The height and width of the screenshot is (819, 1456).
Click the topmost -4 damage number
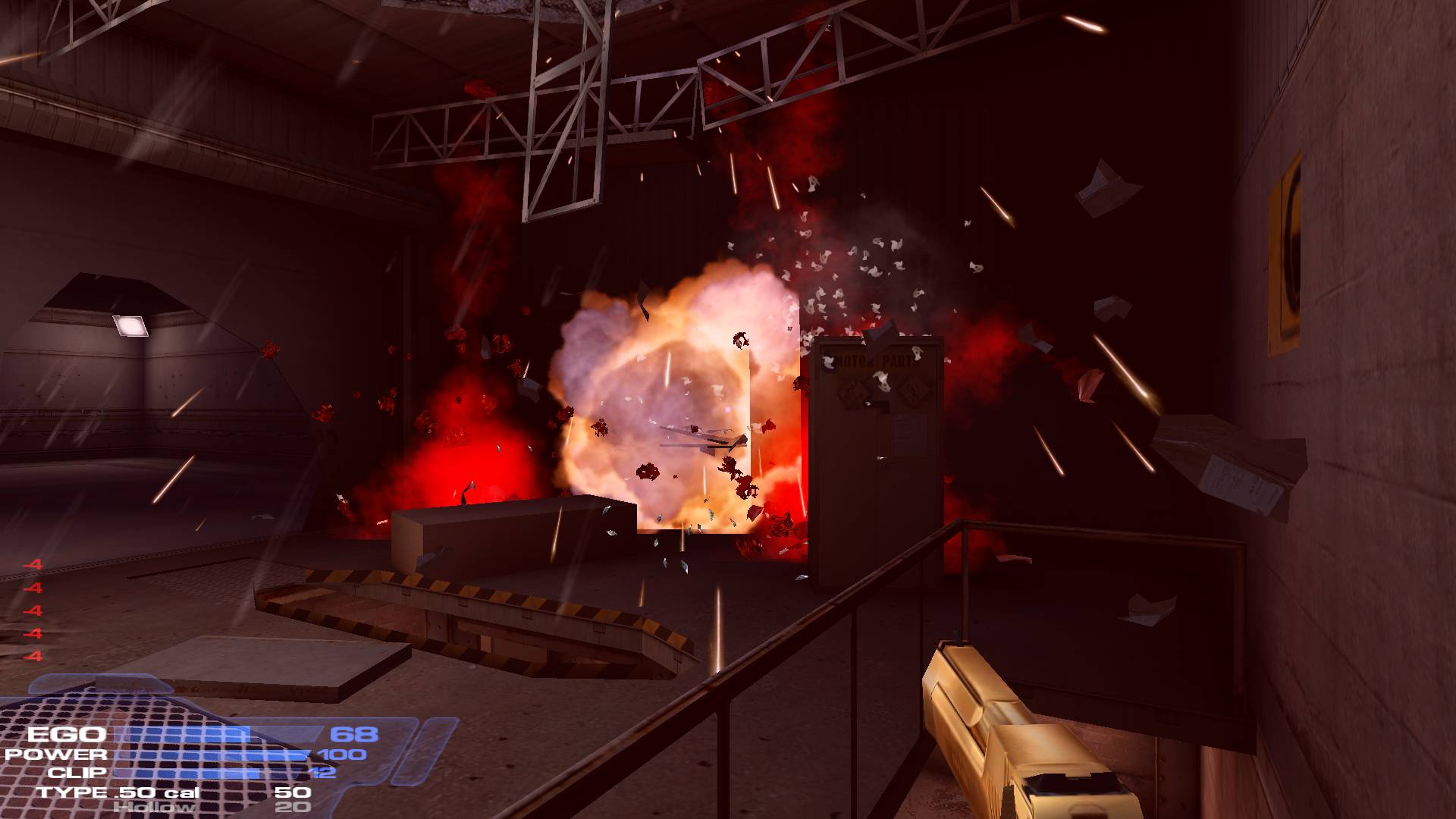pyautogui.click(x=34, y=564)
